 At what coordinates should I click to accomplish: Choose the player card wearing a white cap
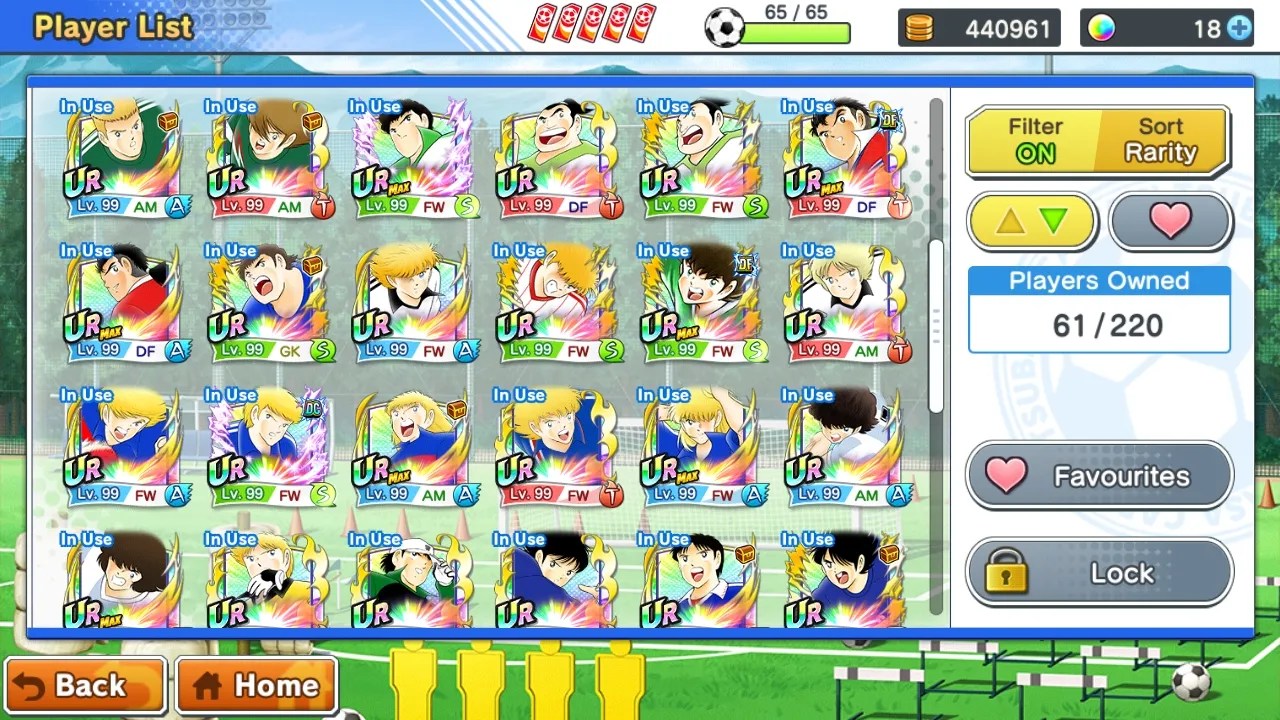[411, 580]
